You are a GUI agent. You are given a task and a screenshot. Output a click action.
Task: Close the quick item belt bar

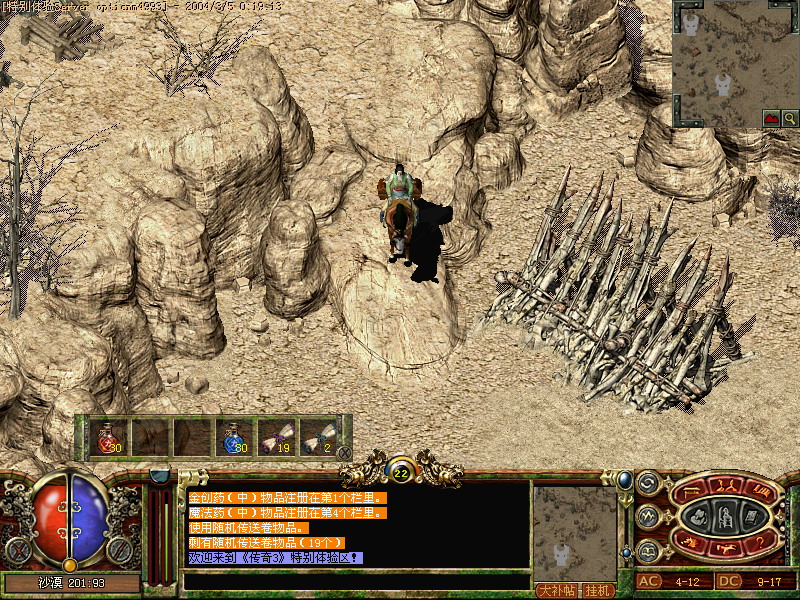(x=345, y=453)
